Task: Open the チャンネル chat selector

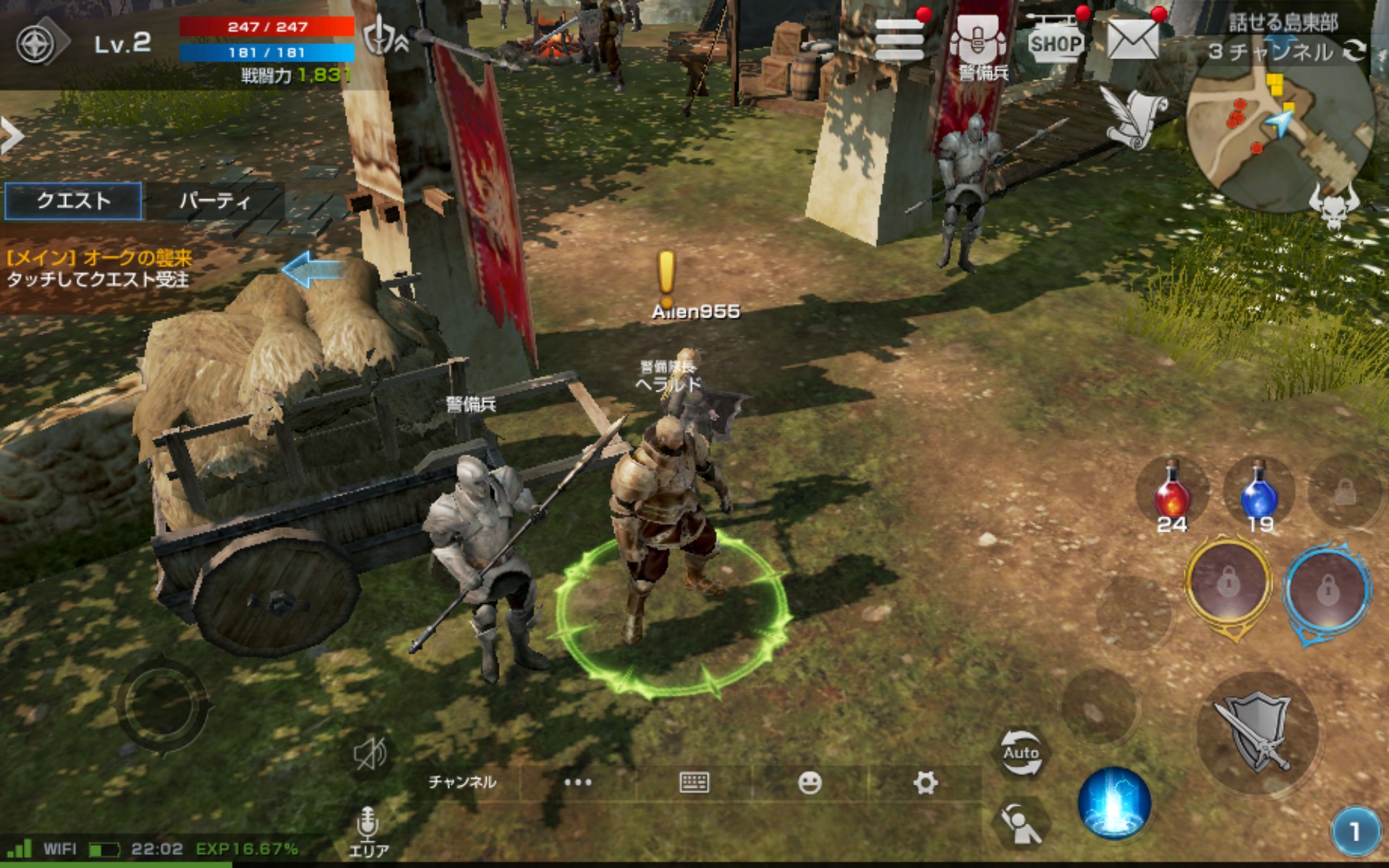Action: click(x=462, y=782)
